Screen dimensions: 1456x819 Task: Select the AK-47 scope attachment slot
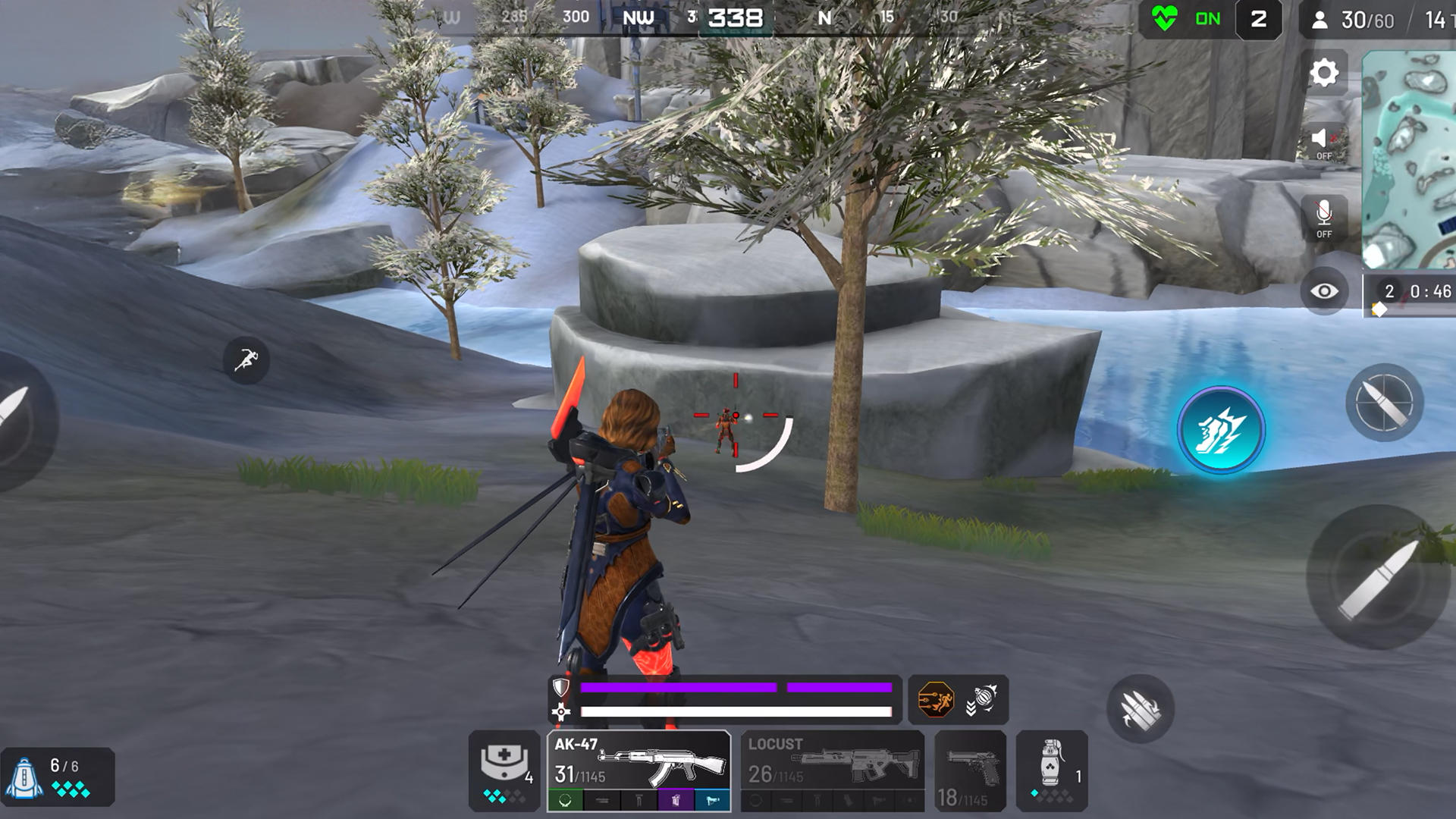tap(564, 800)
